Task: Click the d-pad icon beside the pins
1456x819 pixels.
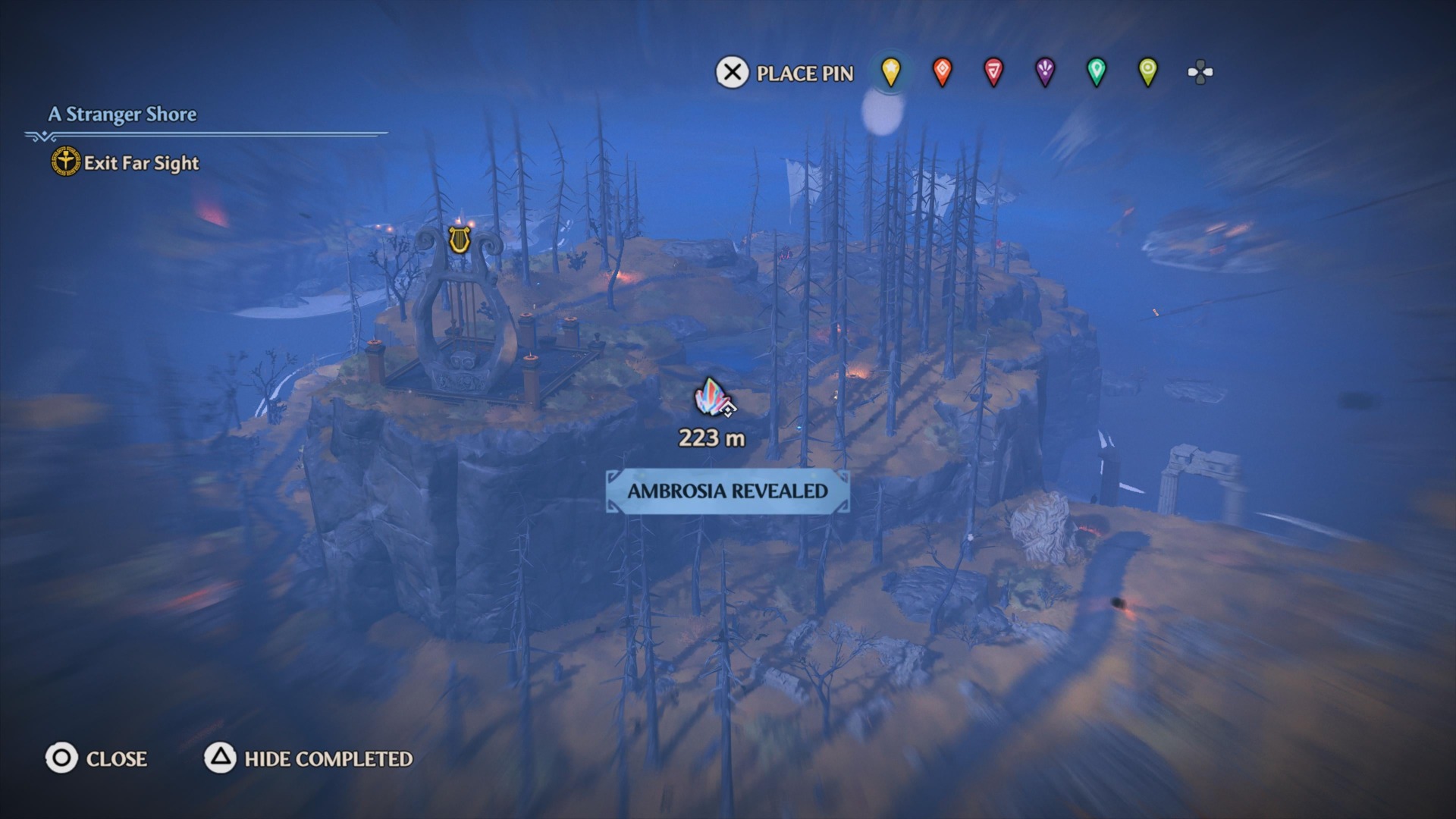Action: pyautogui.click(x=1200, y=72)
